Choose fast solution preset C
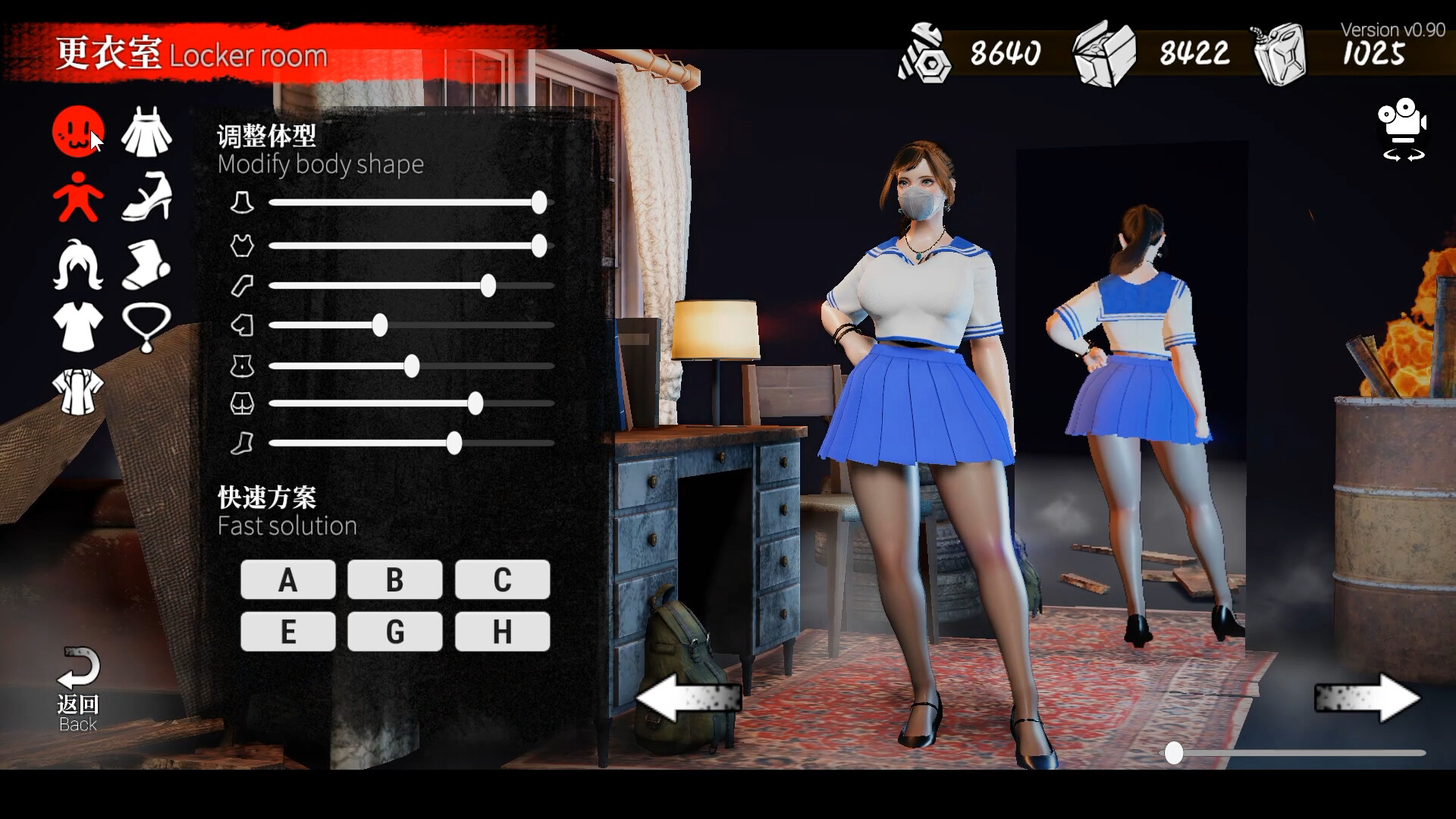The height and width of the screenshot is (819, 1456). coord(502,580)
